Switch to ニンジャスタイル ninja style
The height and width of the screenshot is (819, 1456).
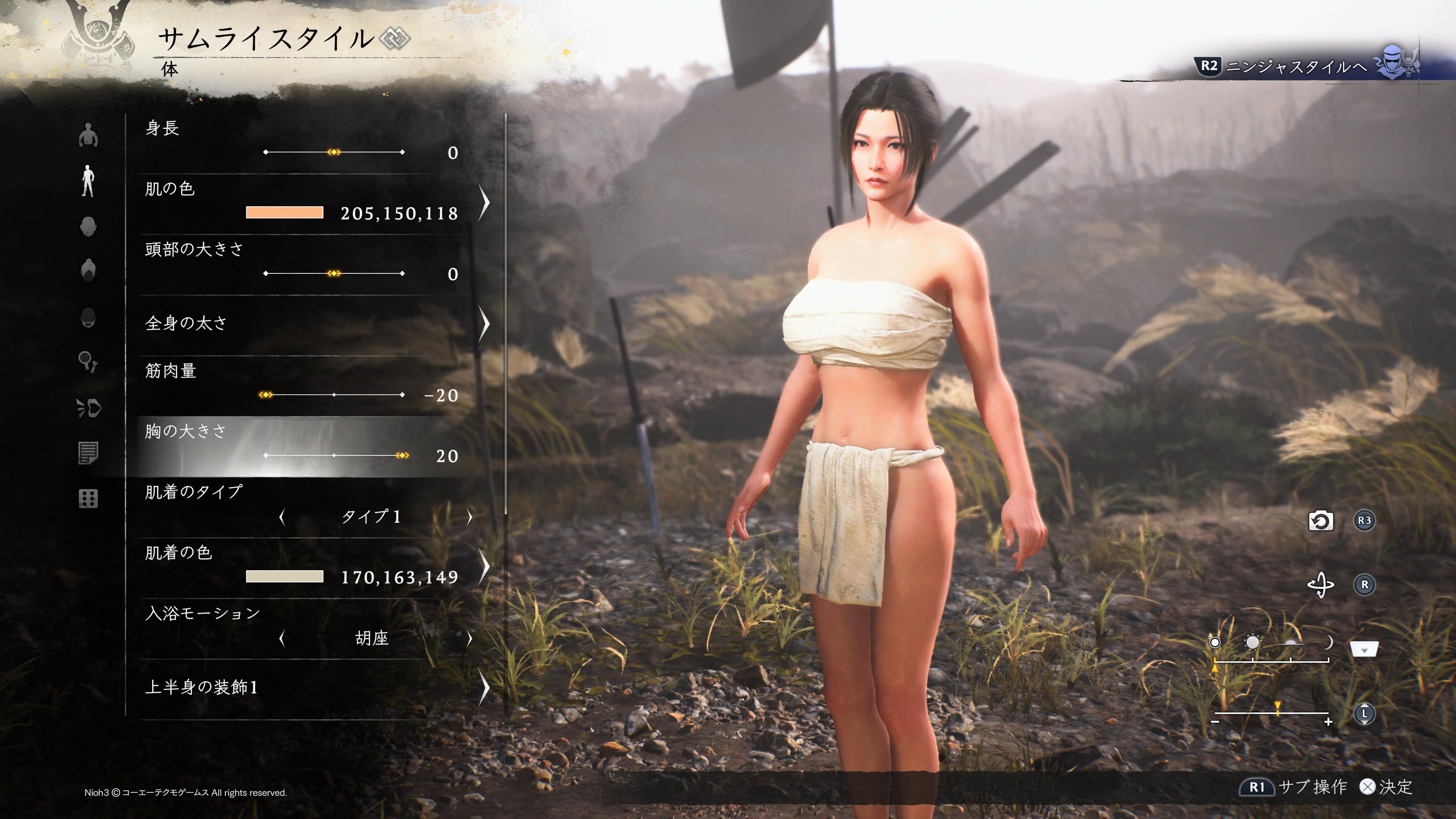(x=1294, y=67)
